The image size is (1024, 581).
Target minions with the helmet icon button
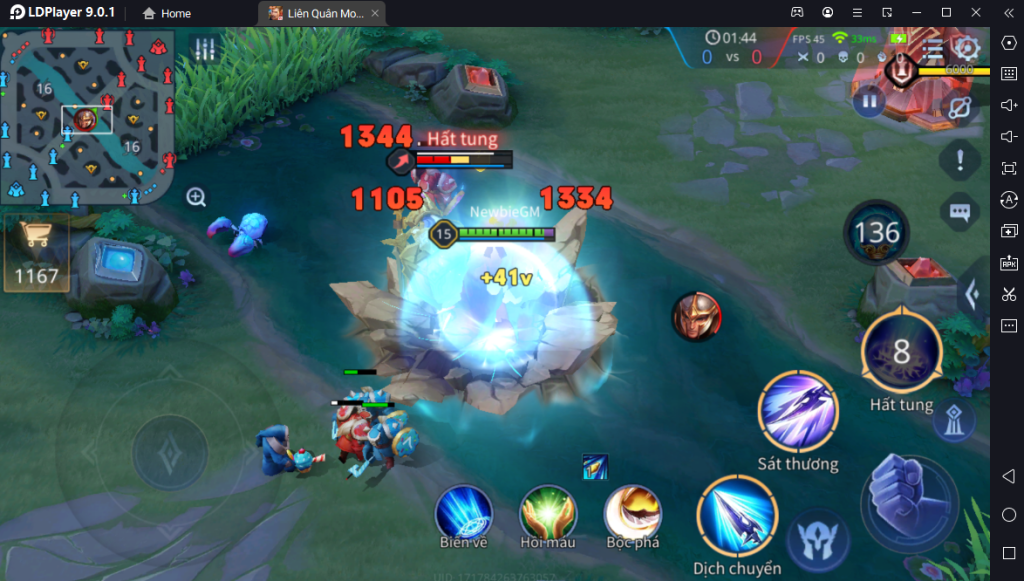[x=818, y=543]
